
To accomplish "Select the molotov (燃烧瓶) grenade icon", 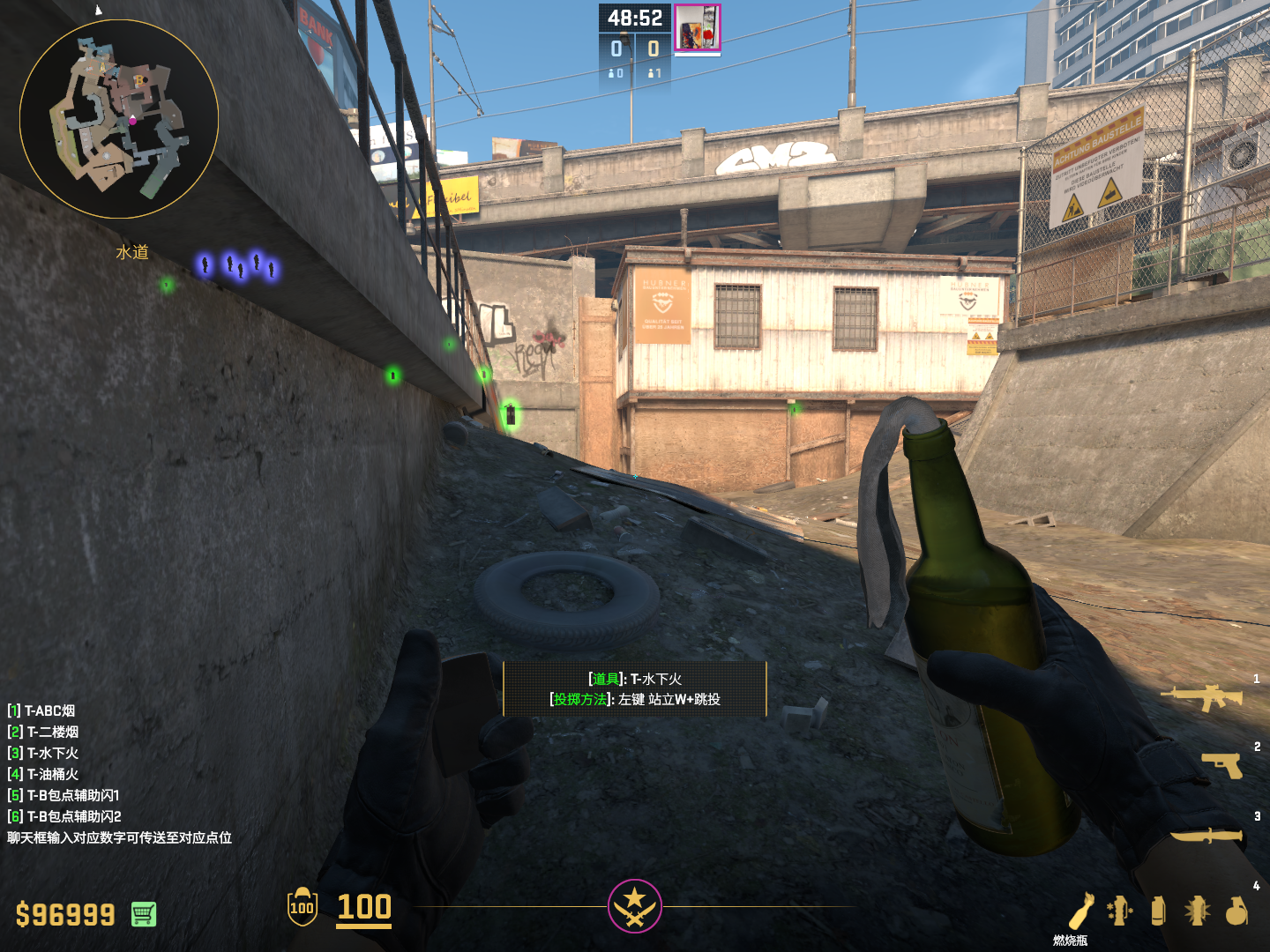I will (x=1081, y=911).
